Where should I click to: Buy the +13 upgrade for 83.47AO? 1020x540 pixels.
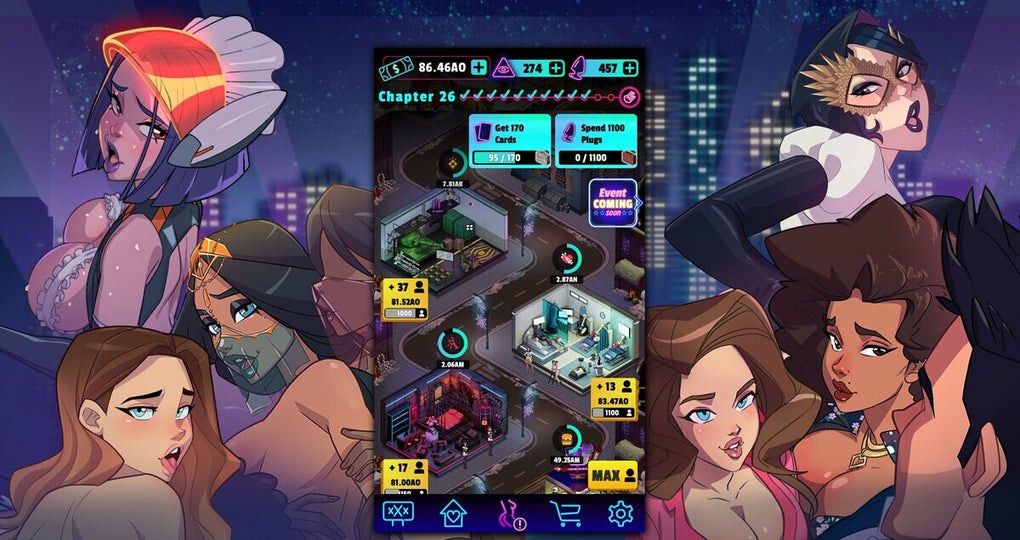[613, 398]
